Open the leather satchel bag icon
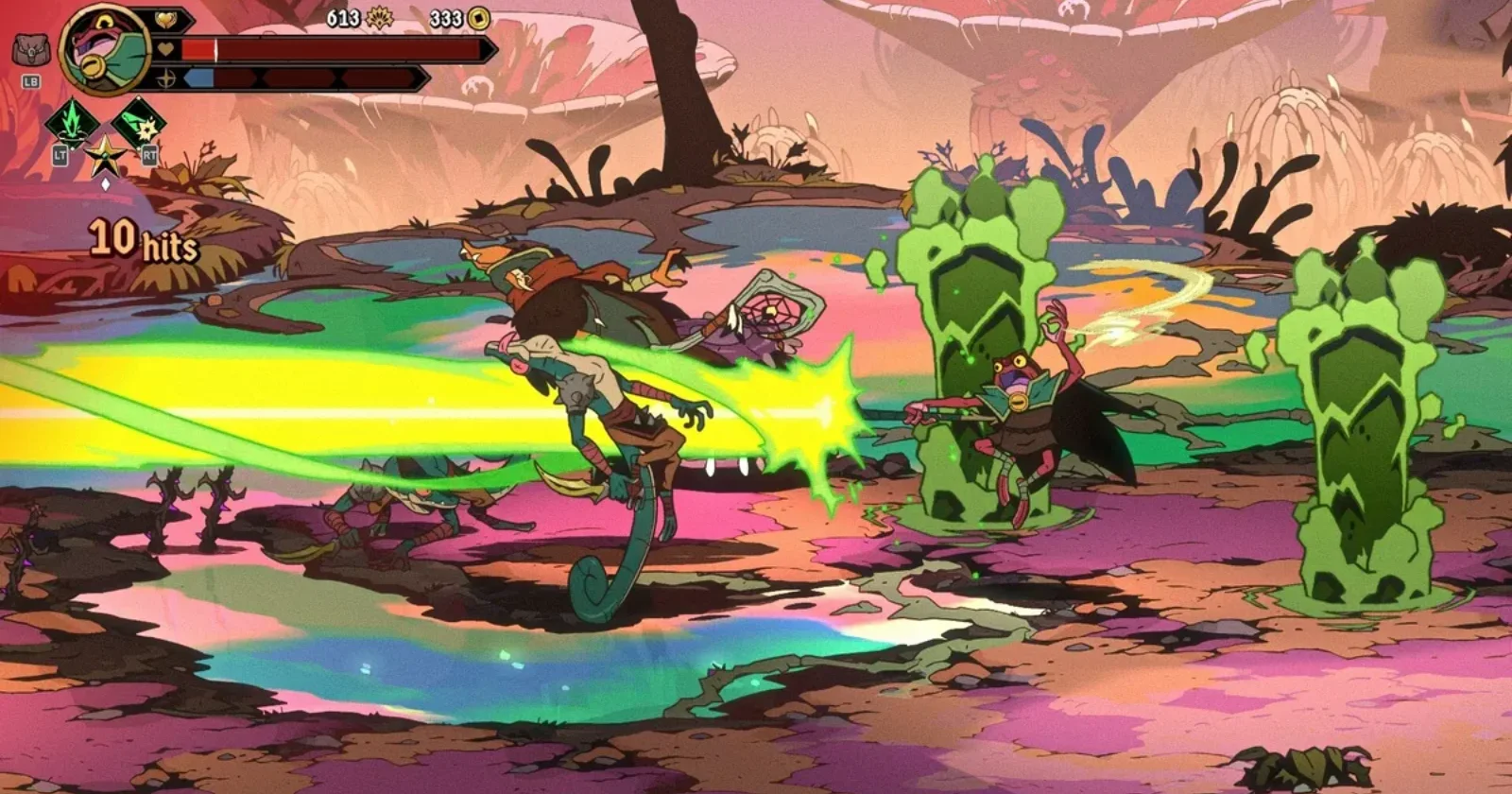Viewport: 1512px width, 794px height. (x=30, y=49)
